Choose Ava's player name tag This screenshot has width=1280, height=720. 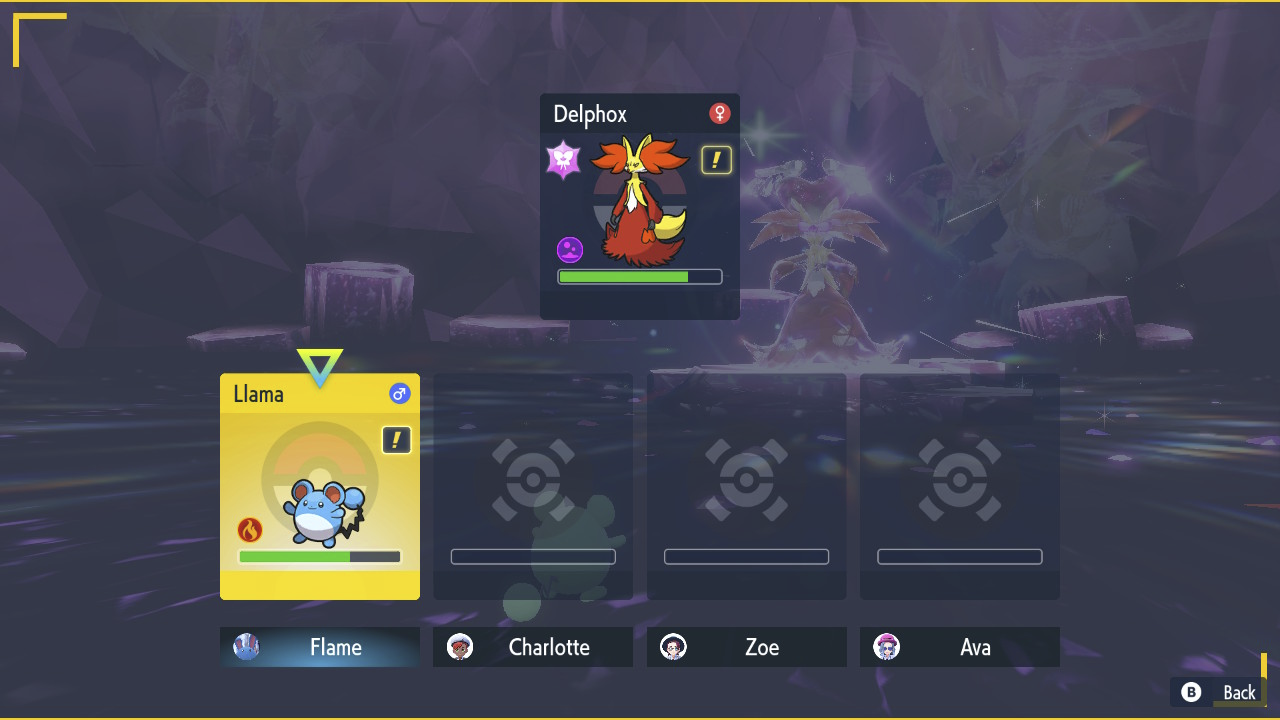coord(960,647)
